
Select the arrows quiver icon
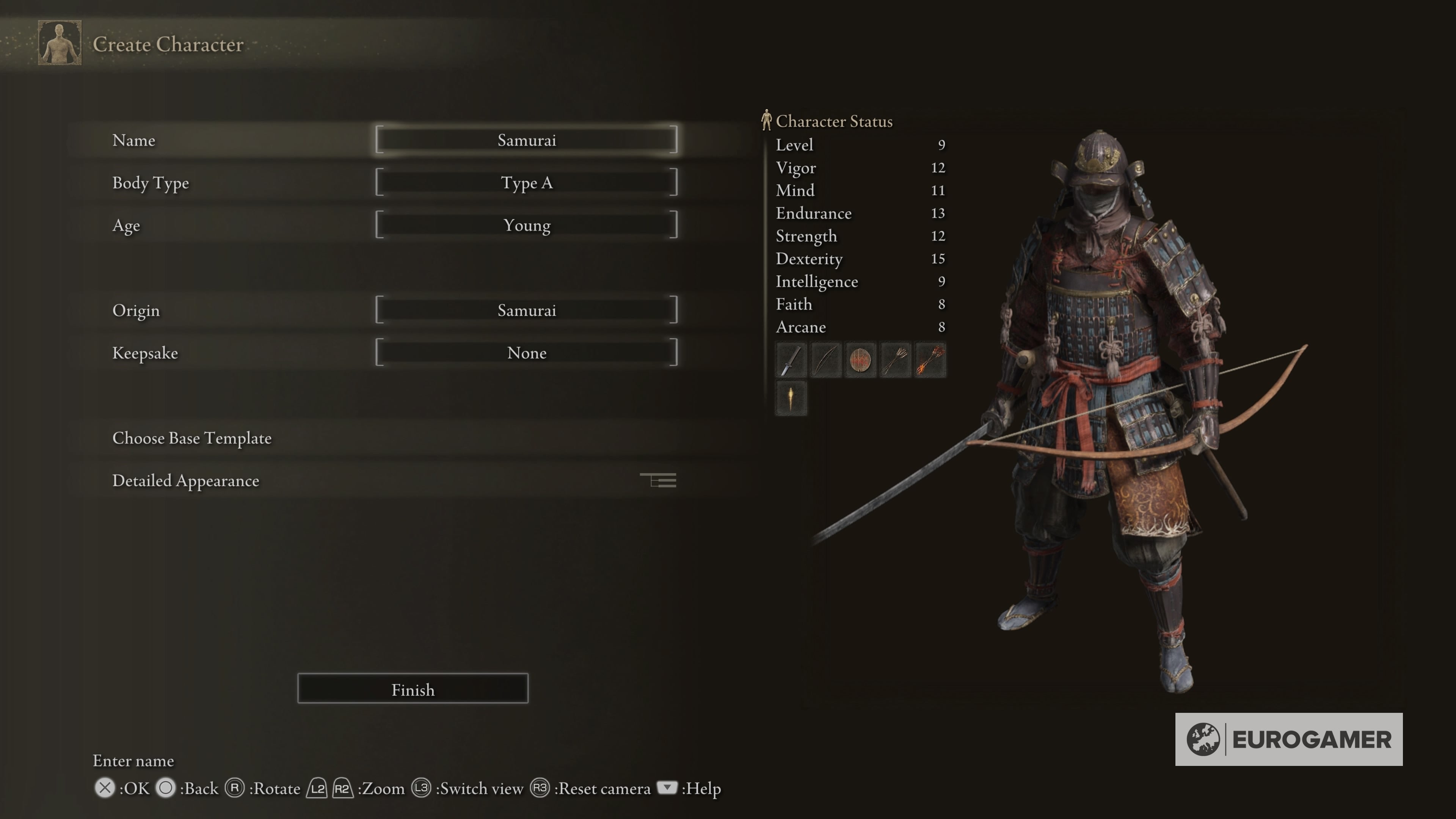point(895,360)
